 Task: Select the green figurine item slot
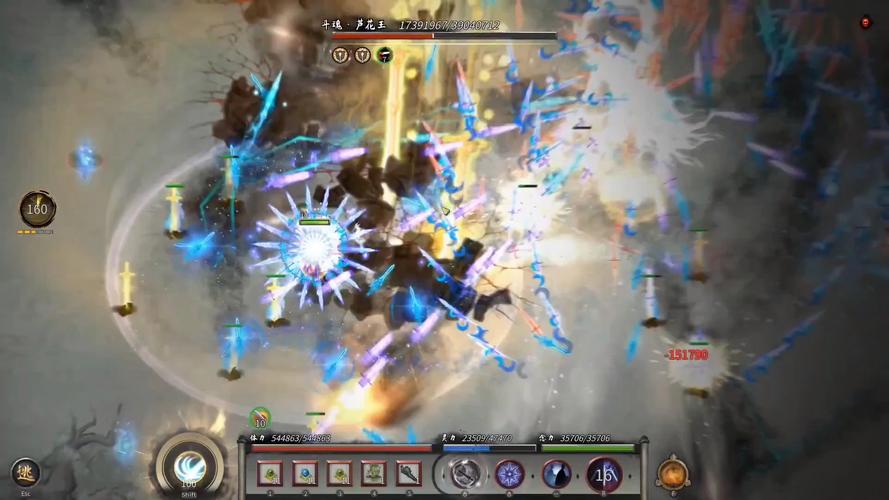(373, 473)
